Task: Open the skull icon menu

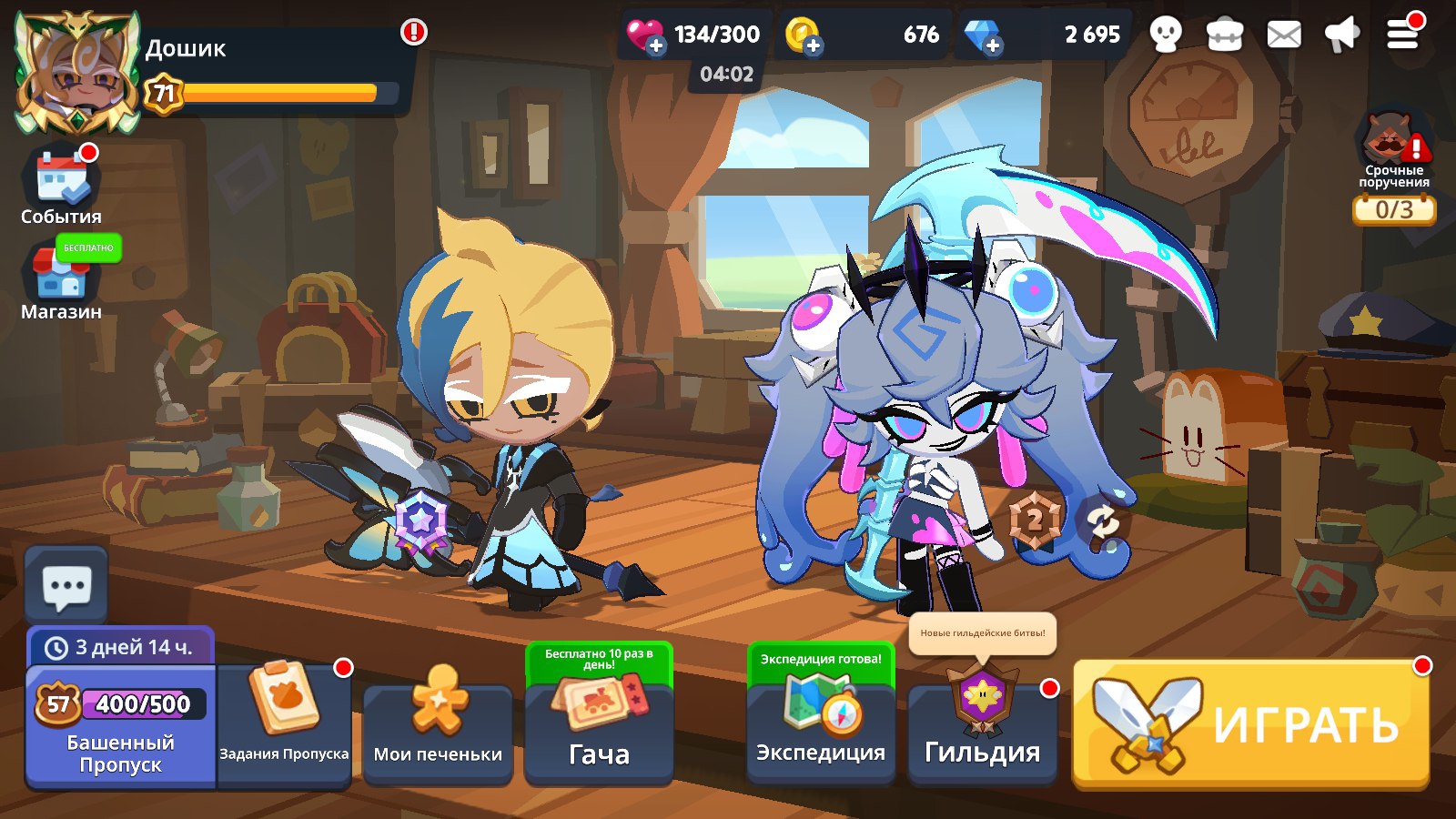Action: pos(1166,35)
